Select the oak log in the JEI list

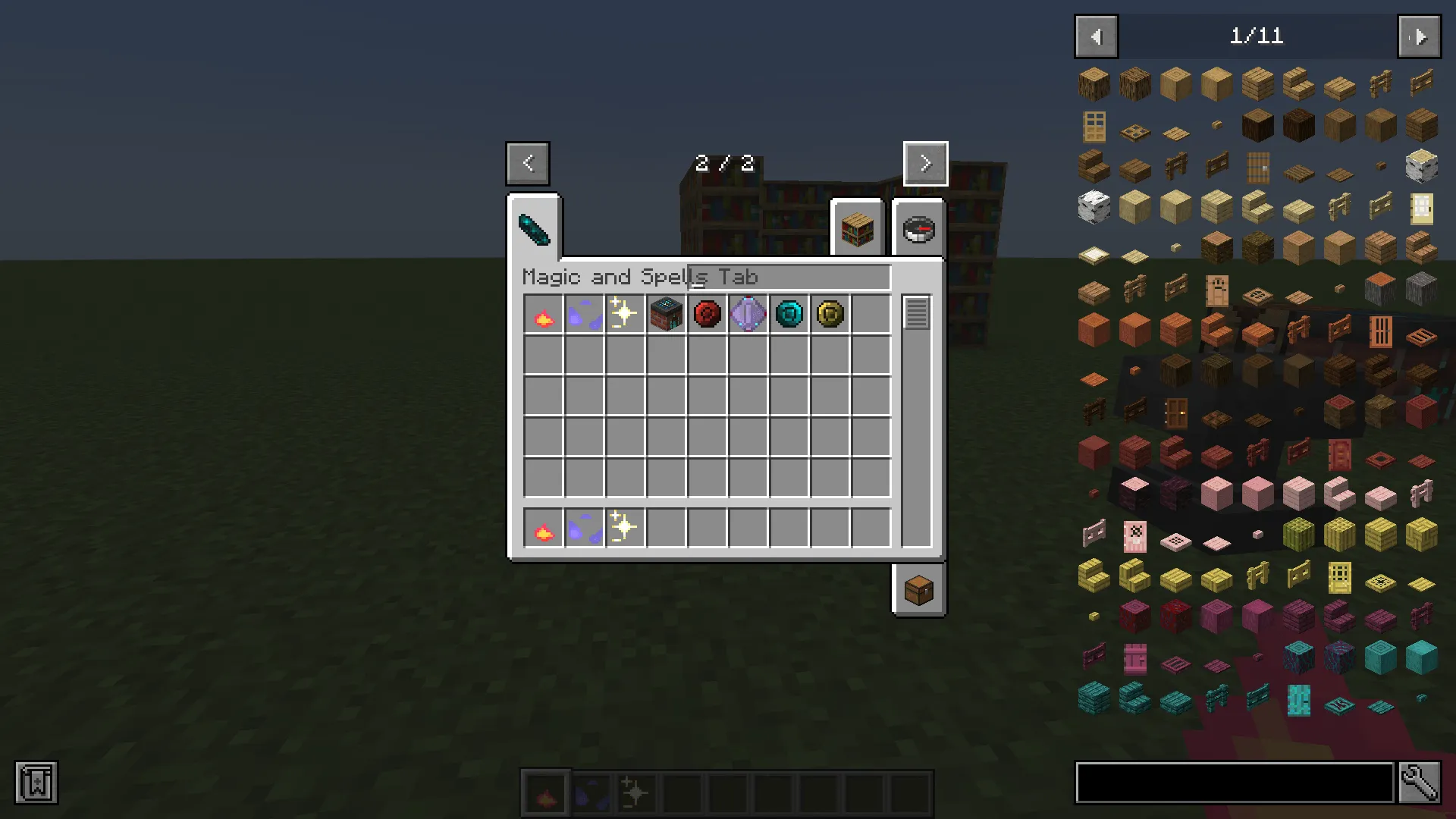tap(1094, 83)
